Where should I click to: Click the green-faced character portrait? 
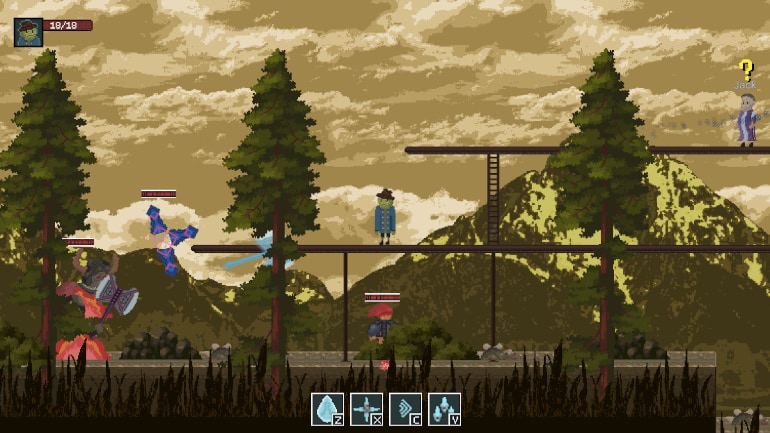coord(28,32)
